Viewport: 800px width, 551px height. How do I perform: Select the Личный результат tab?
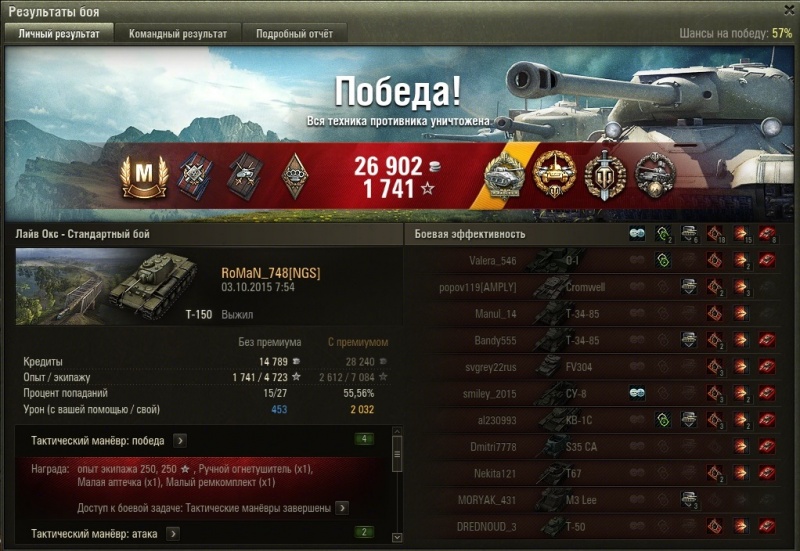pyautogui.click(x=59, y=33)
